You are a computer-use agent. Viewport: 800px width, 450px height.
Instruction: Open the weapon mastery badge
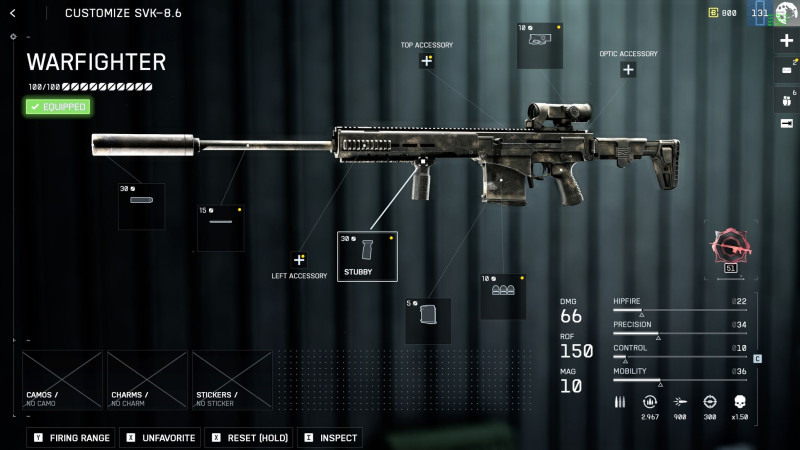pos(731,247)
